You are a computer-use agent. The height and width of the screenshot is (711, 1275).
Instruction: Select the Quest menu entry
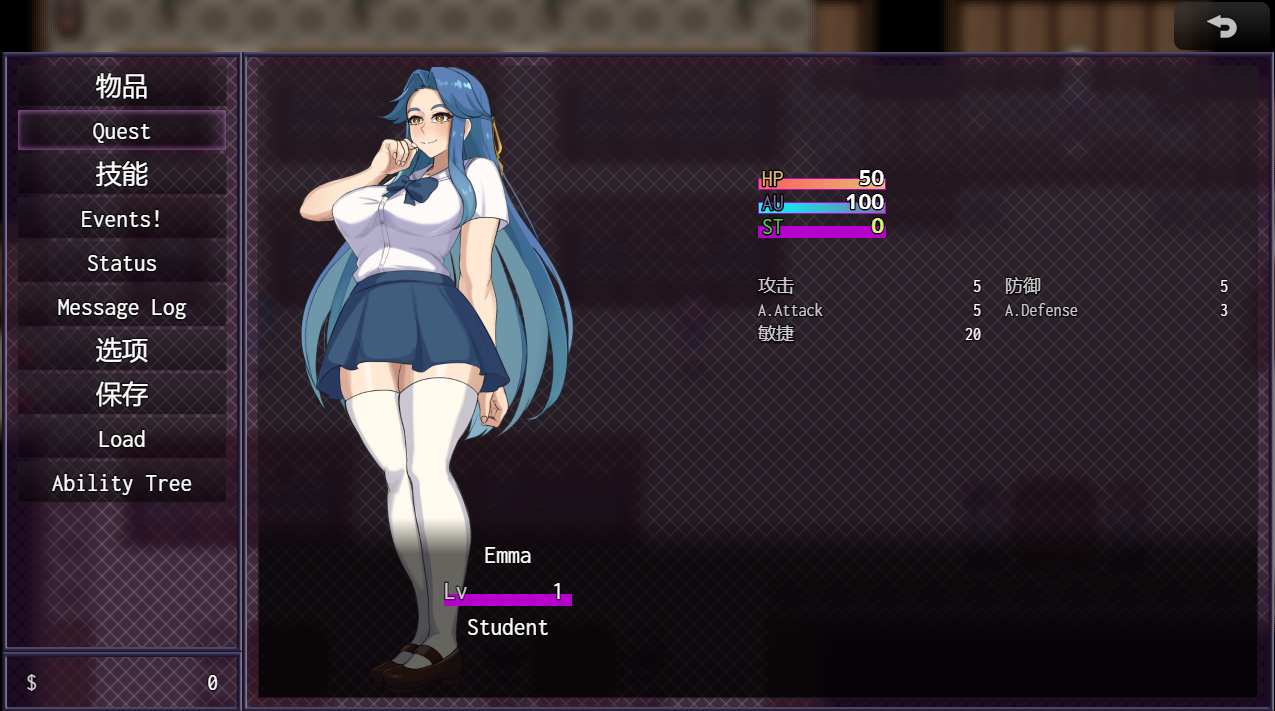click(x=121, y=131)
